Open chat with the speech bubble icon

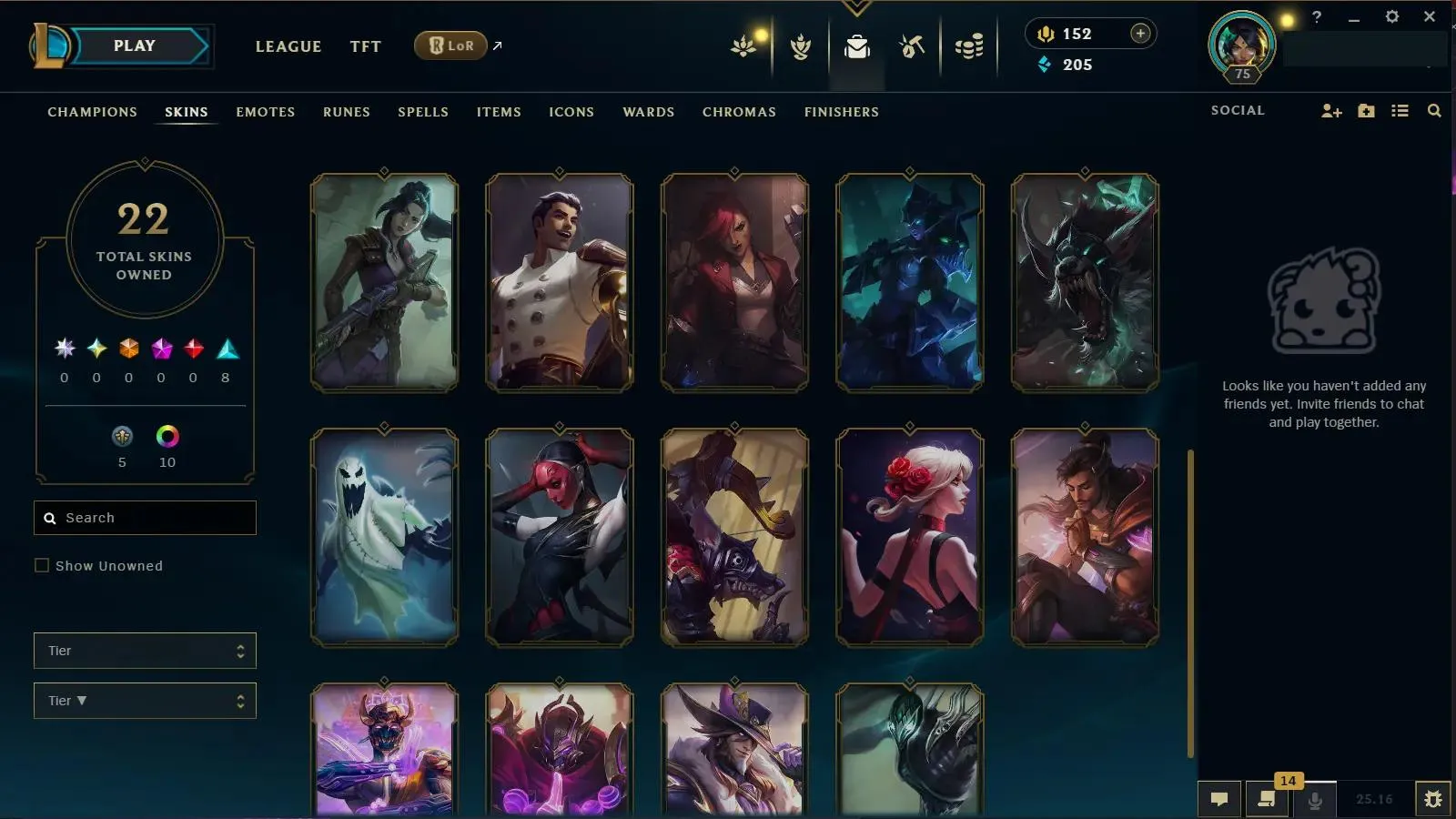[x=1219, y=800]
